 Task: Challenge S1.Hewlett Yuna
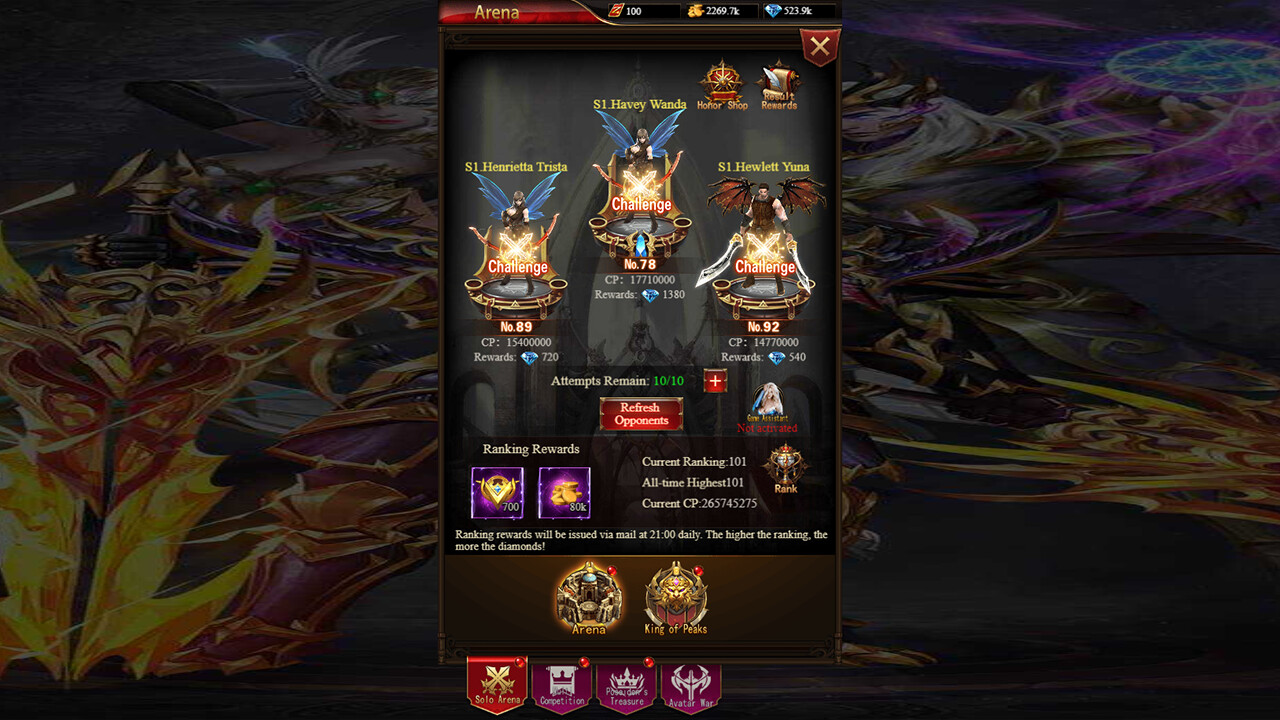pos(765,267)
